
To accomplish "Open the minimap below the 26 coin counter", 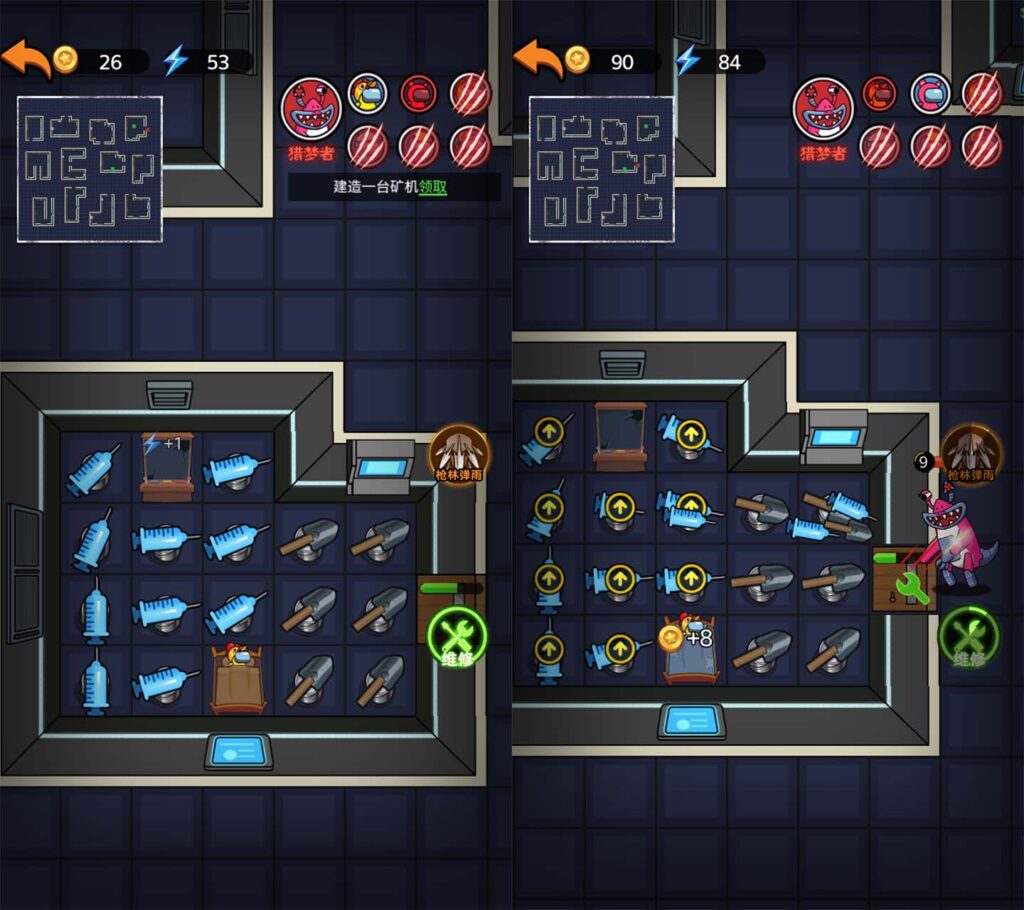I will click(x=90, y=169).
